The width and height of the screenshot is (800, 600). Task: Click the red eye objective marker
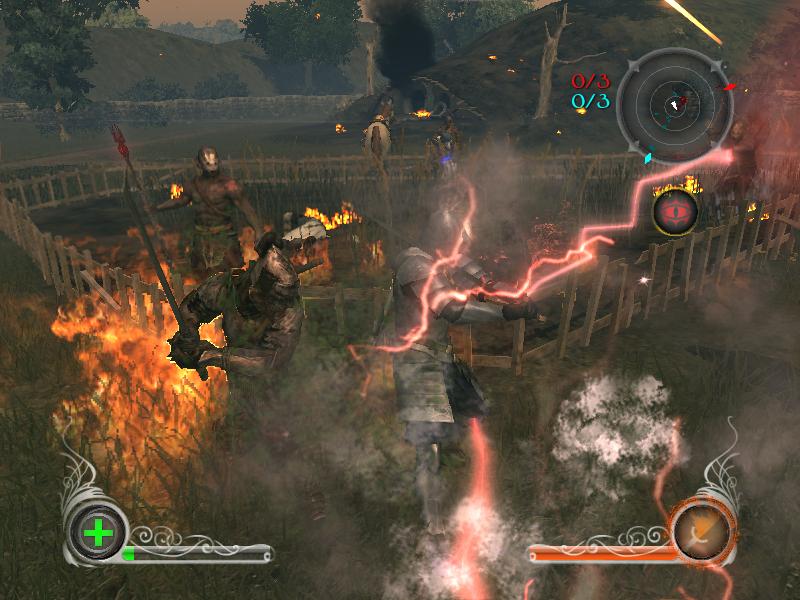pyautogui.click(x=676, y=212)
